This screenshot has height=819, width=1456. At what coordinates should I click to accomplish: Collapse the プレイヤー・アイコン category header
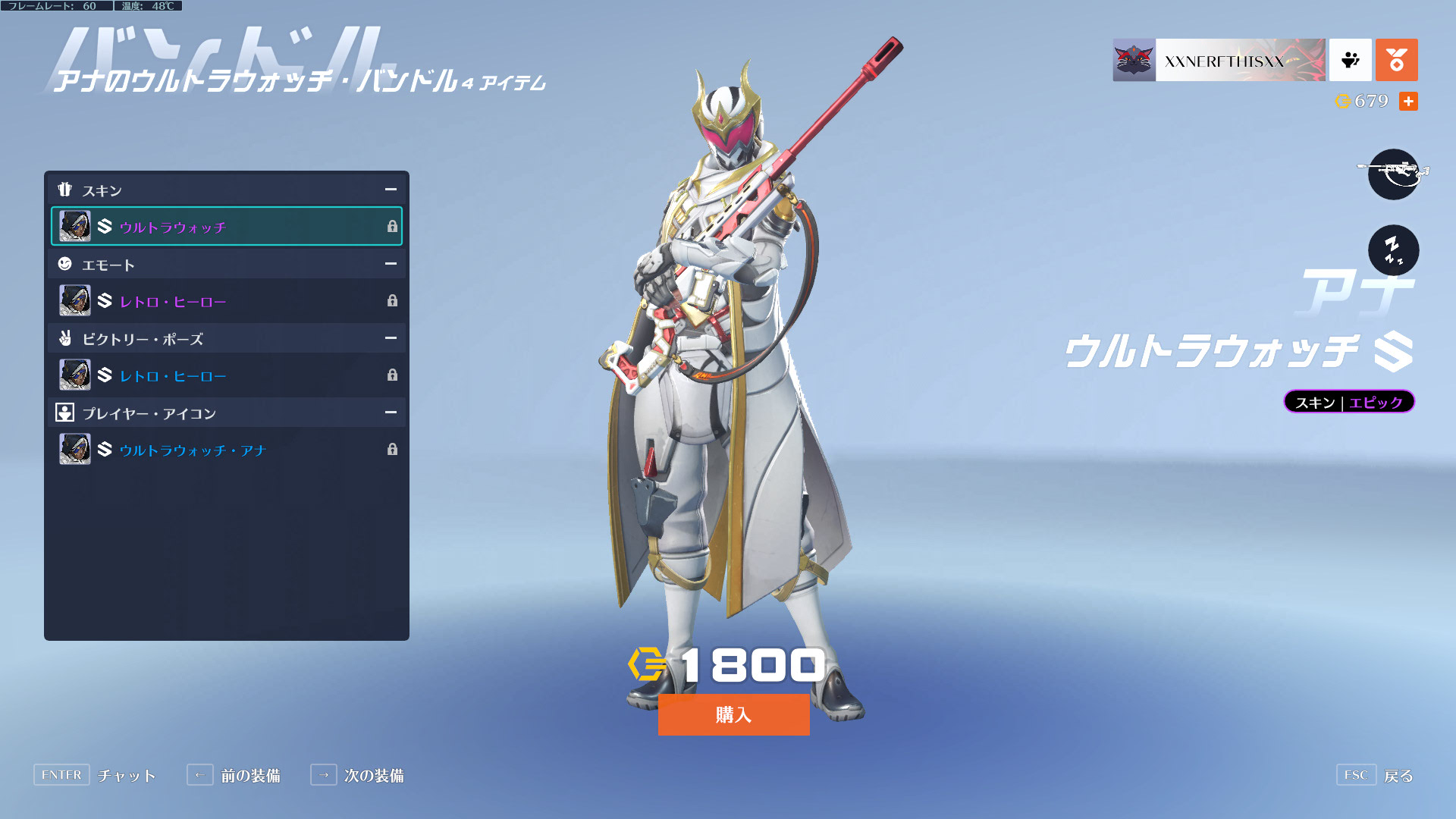click(x=391, y=413)
